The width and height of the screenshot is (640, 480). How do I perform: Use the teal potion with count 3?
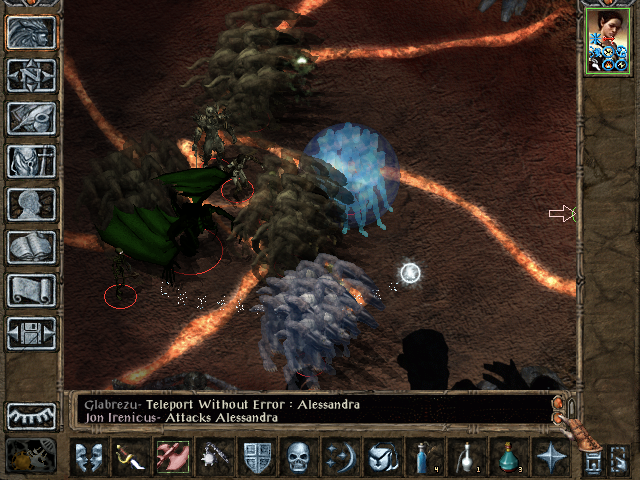(x=507, y=457)
